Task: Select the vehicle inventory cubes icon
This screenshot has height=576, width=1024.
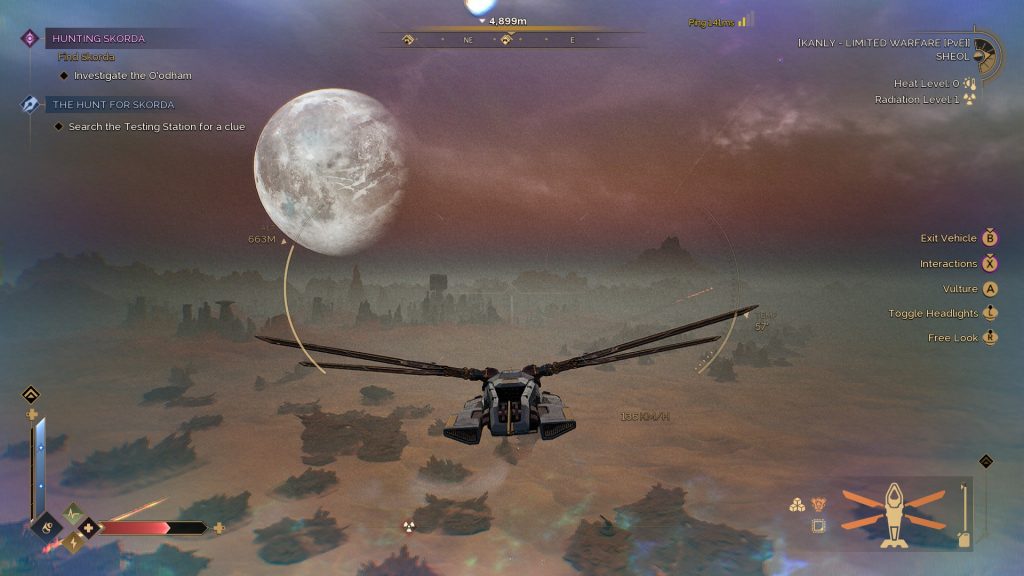Action: tap(797, 505)
